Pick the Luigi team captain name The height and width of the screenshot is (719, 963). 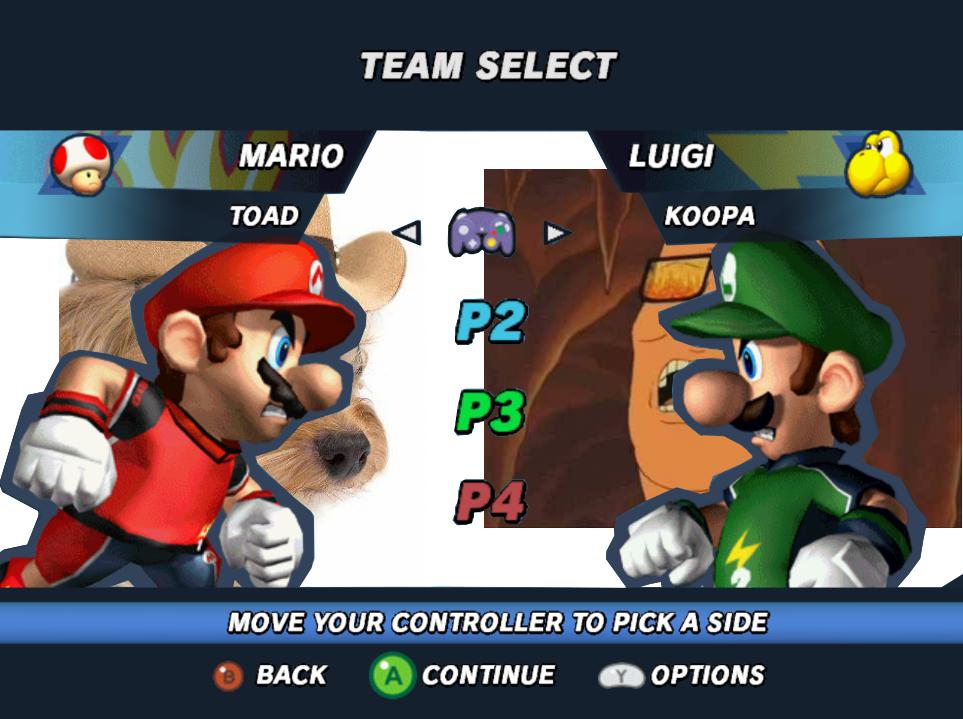click(x=671, y=156)
